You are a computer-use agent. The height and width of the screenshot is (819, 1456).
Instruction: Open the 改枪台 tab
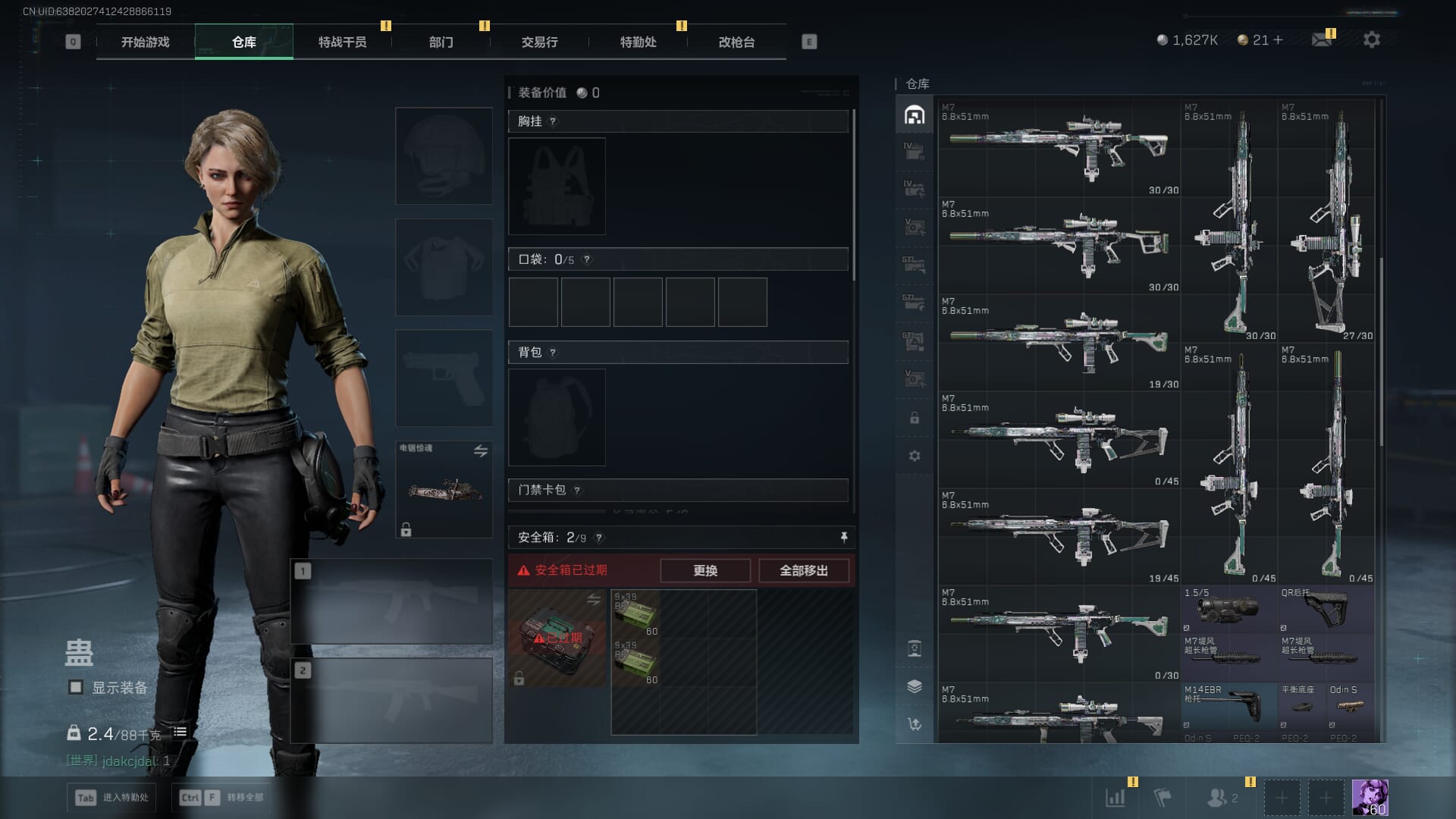point(736,42)
